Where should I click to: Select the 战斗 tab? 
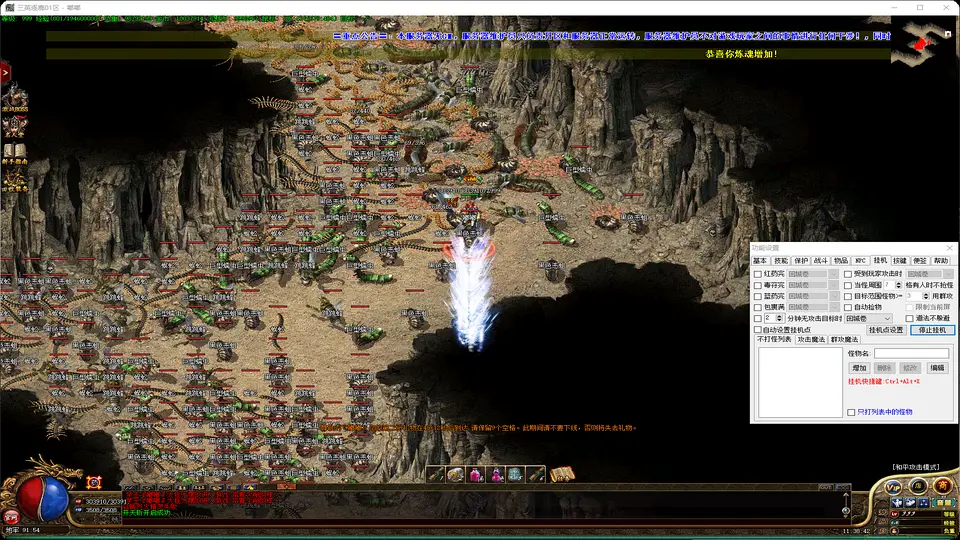(x=821, y=260)
